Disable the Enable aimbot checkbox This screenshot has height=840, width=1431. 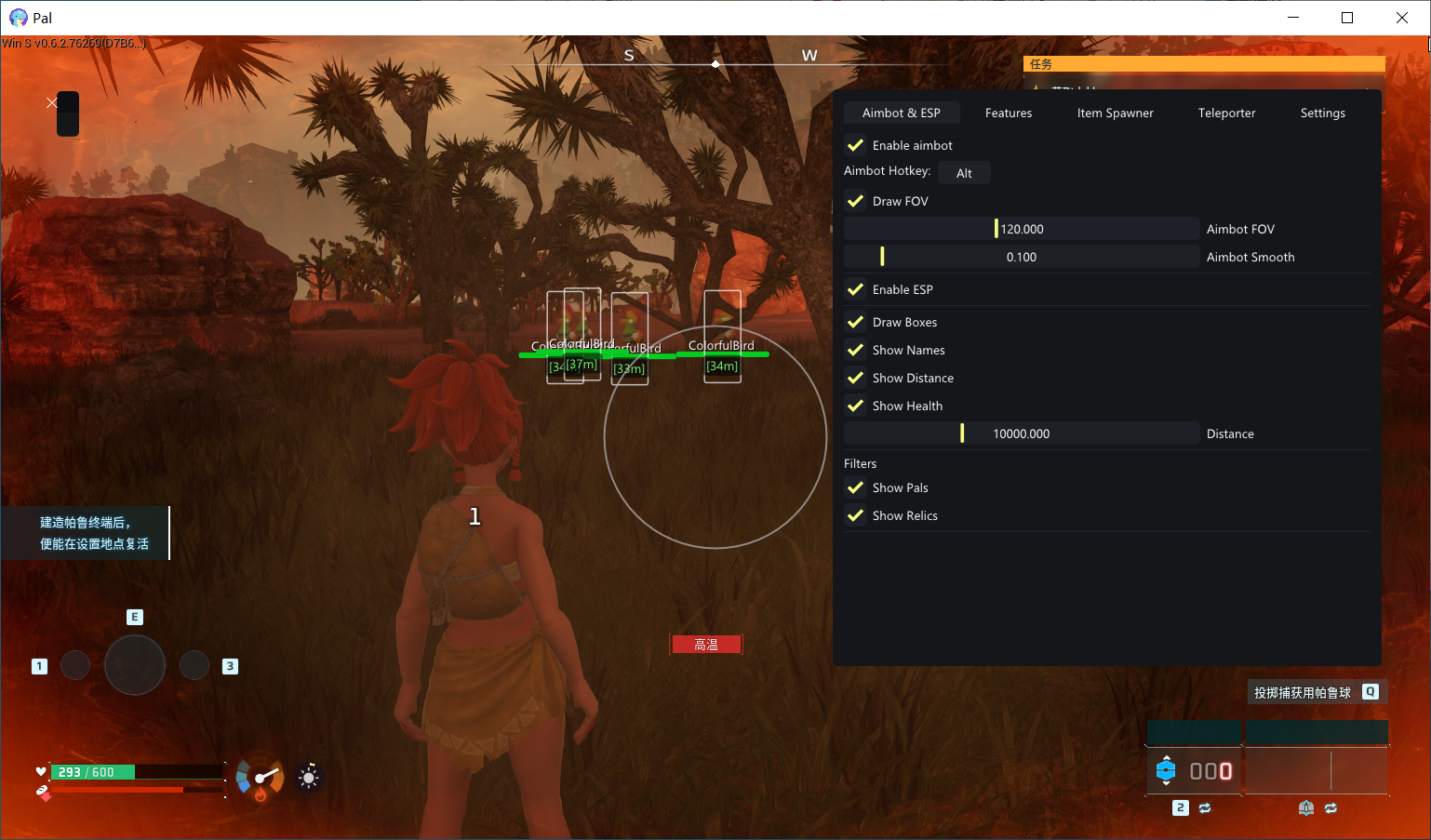[855, 145]
